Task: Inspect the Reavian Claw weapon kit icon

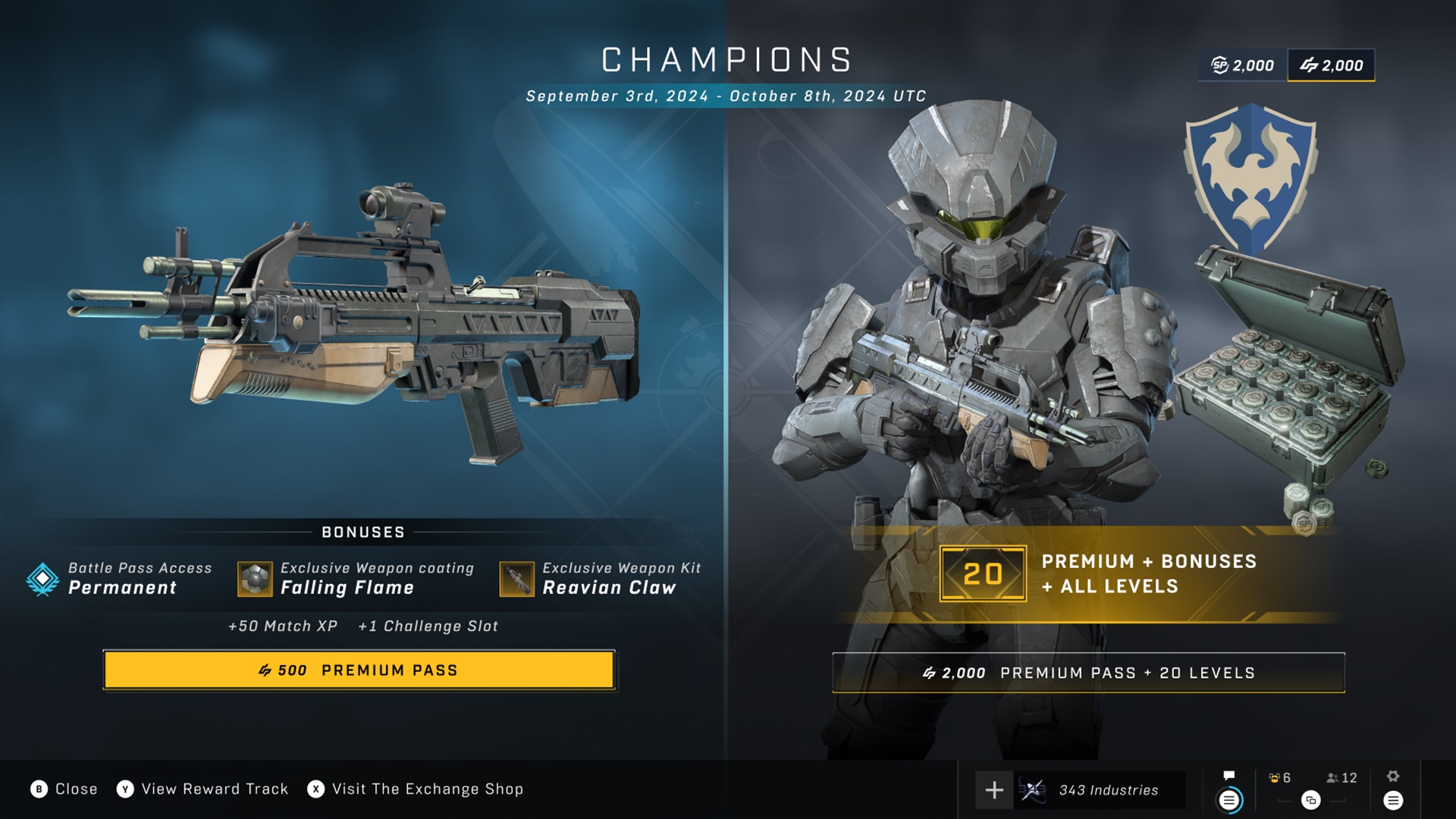Action: pyautogui.click(x=516, y=579)
